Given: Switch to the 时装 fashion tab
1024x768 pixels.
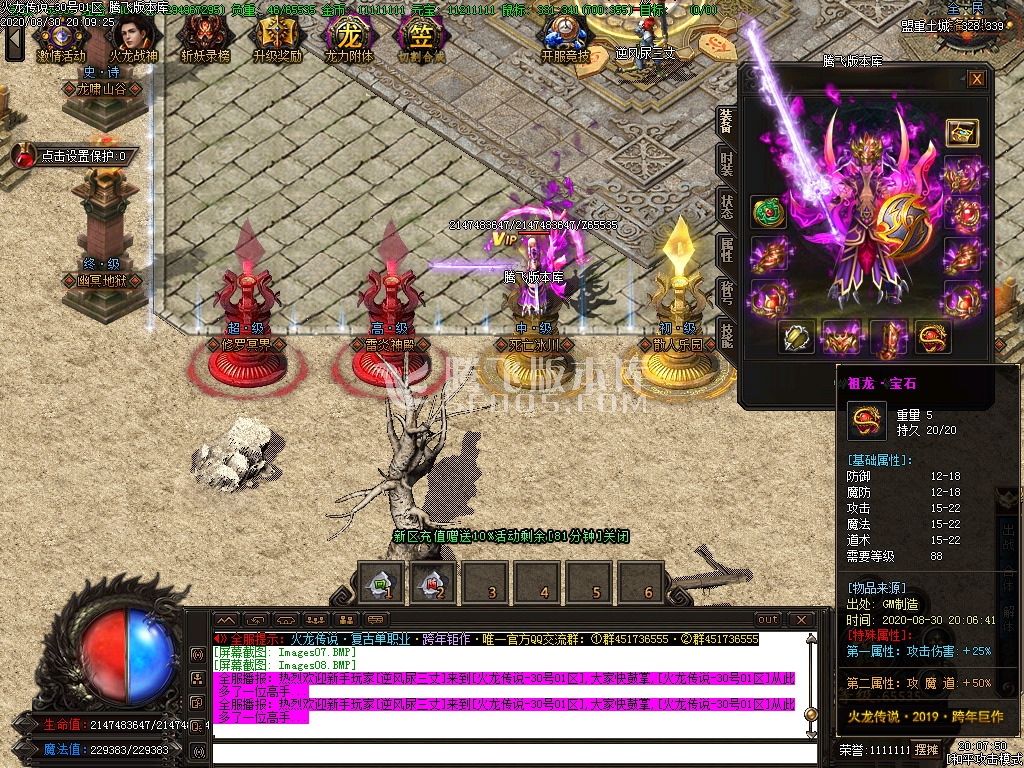Looking at the screenshot, I should click(726, 164).
